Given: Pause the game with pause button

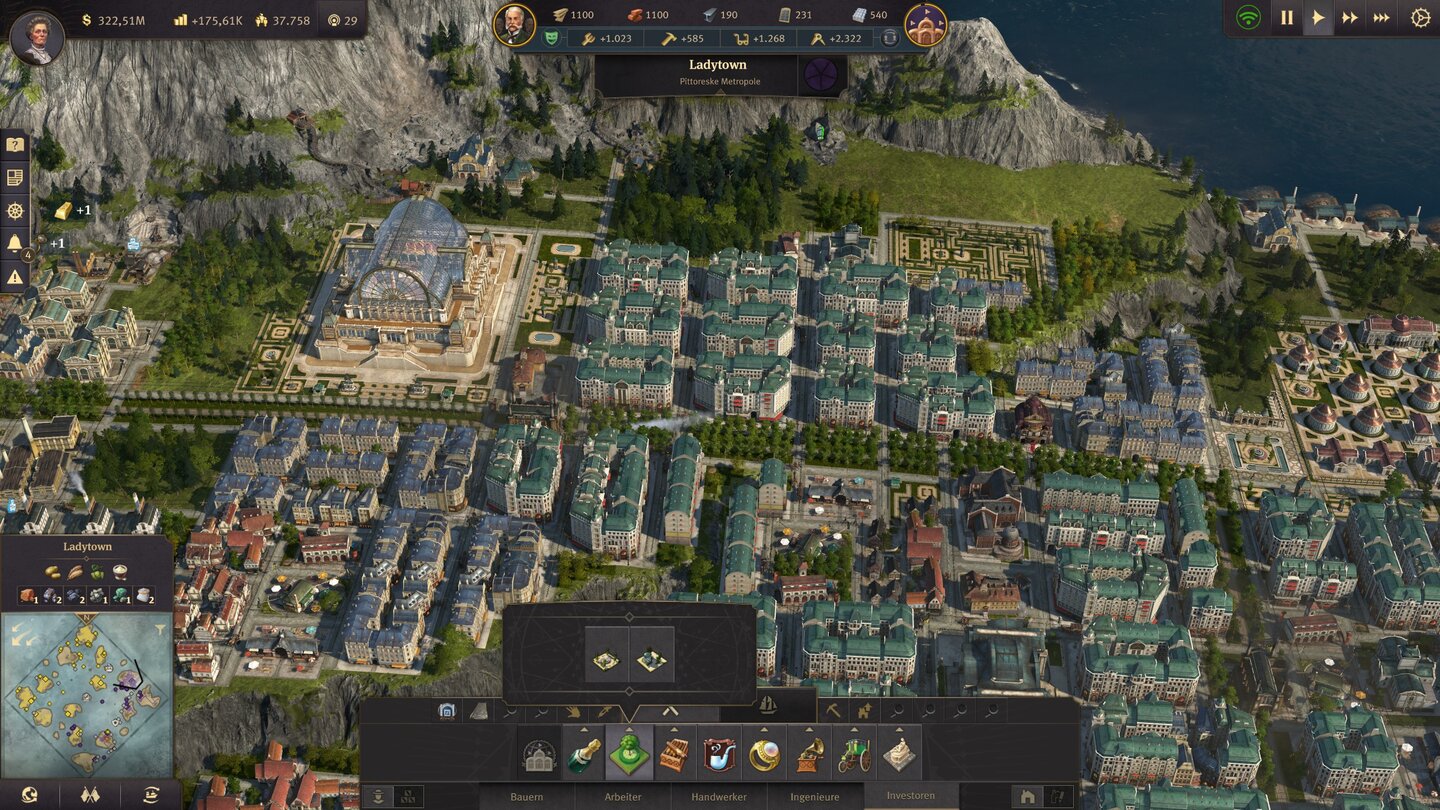Looking at the screenshot, I should coord(1286,17).
